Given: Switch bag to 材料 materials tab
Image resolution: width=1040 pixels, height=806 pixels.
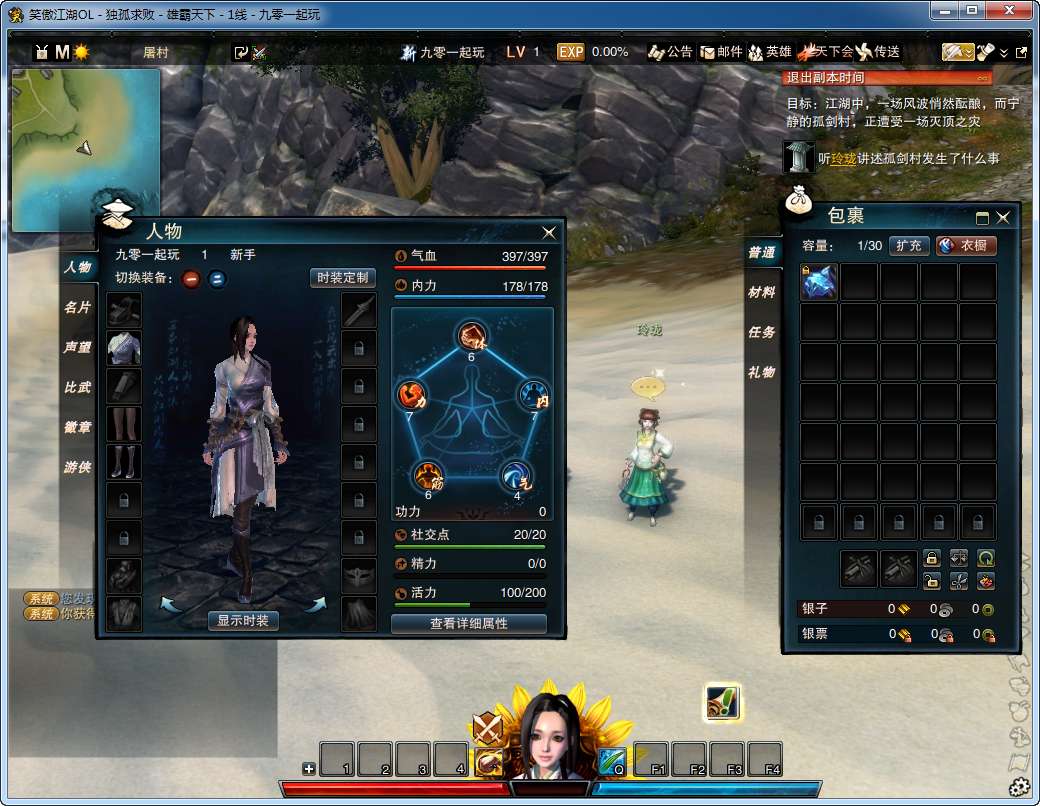Looking at the screenshot, I should [762, 292].
